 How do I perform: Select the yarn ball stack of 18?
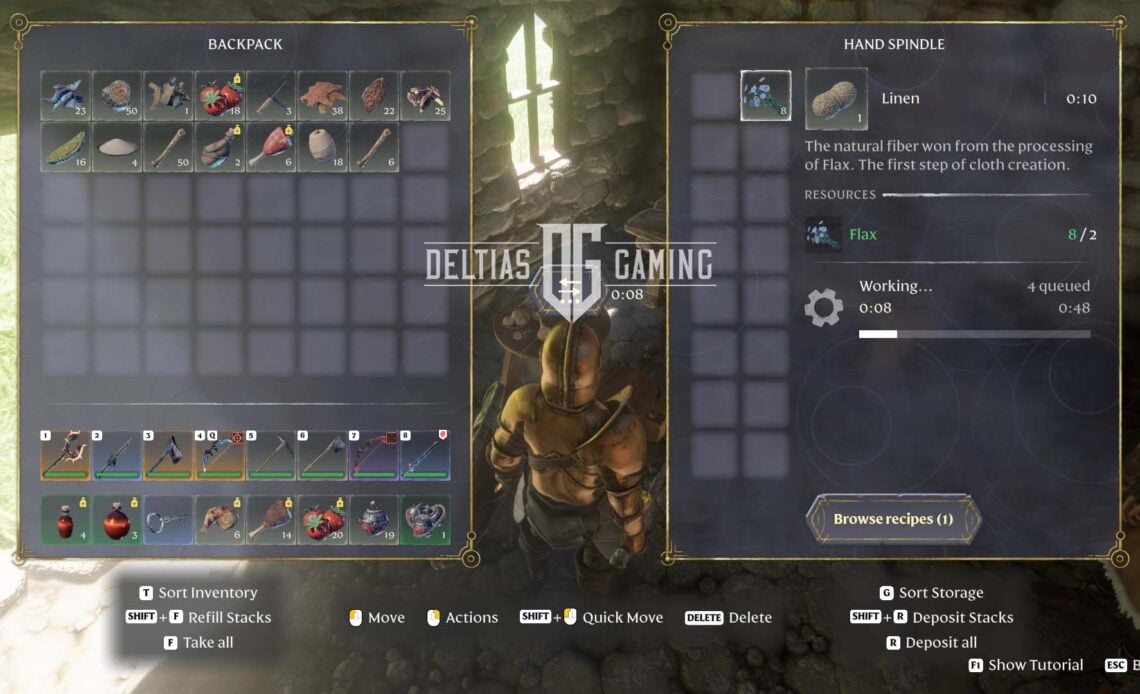(322, 147)
